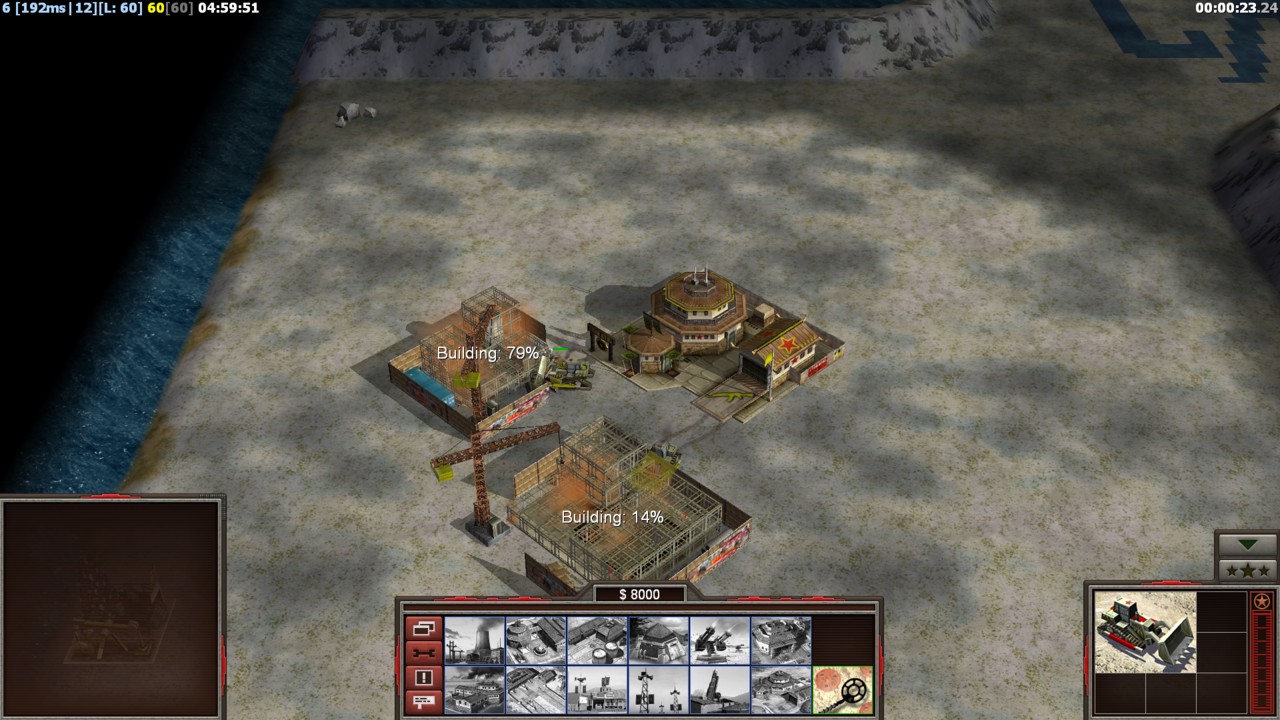Click the red wrench button

[x=423, y=653]
